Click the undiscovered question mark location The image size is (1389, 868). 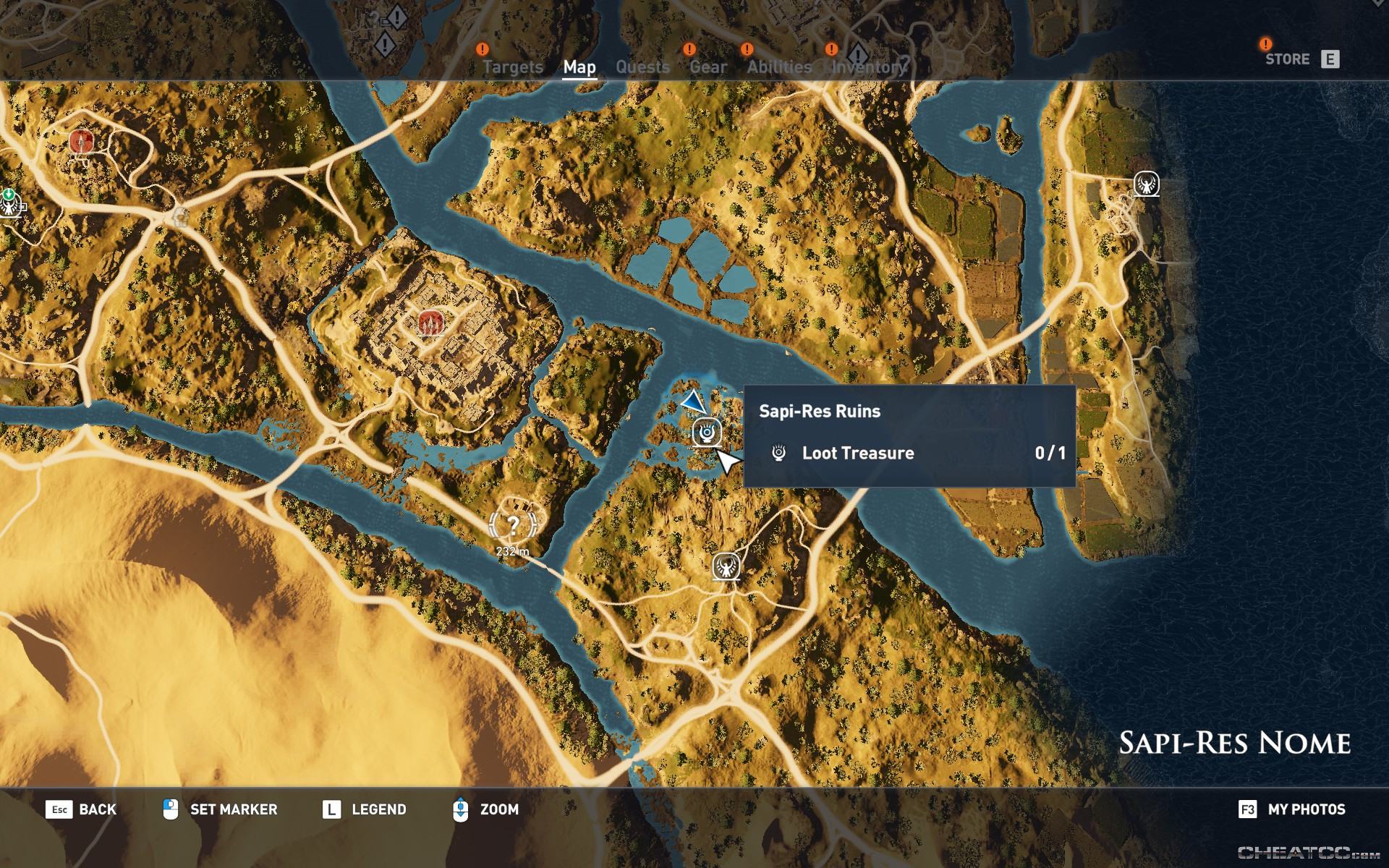tap(513, 524)
